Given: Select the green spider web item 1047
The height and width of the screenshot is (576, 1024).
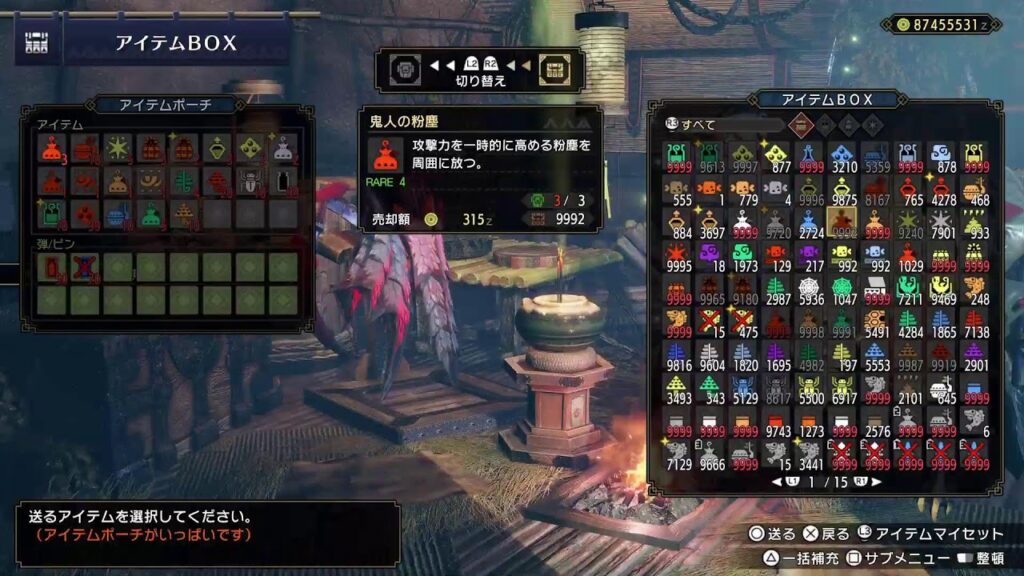Looking at the screenshot, I should pyautogui.click(x=843, y=292).
